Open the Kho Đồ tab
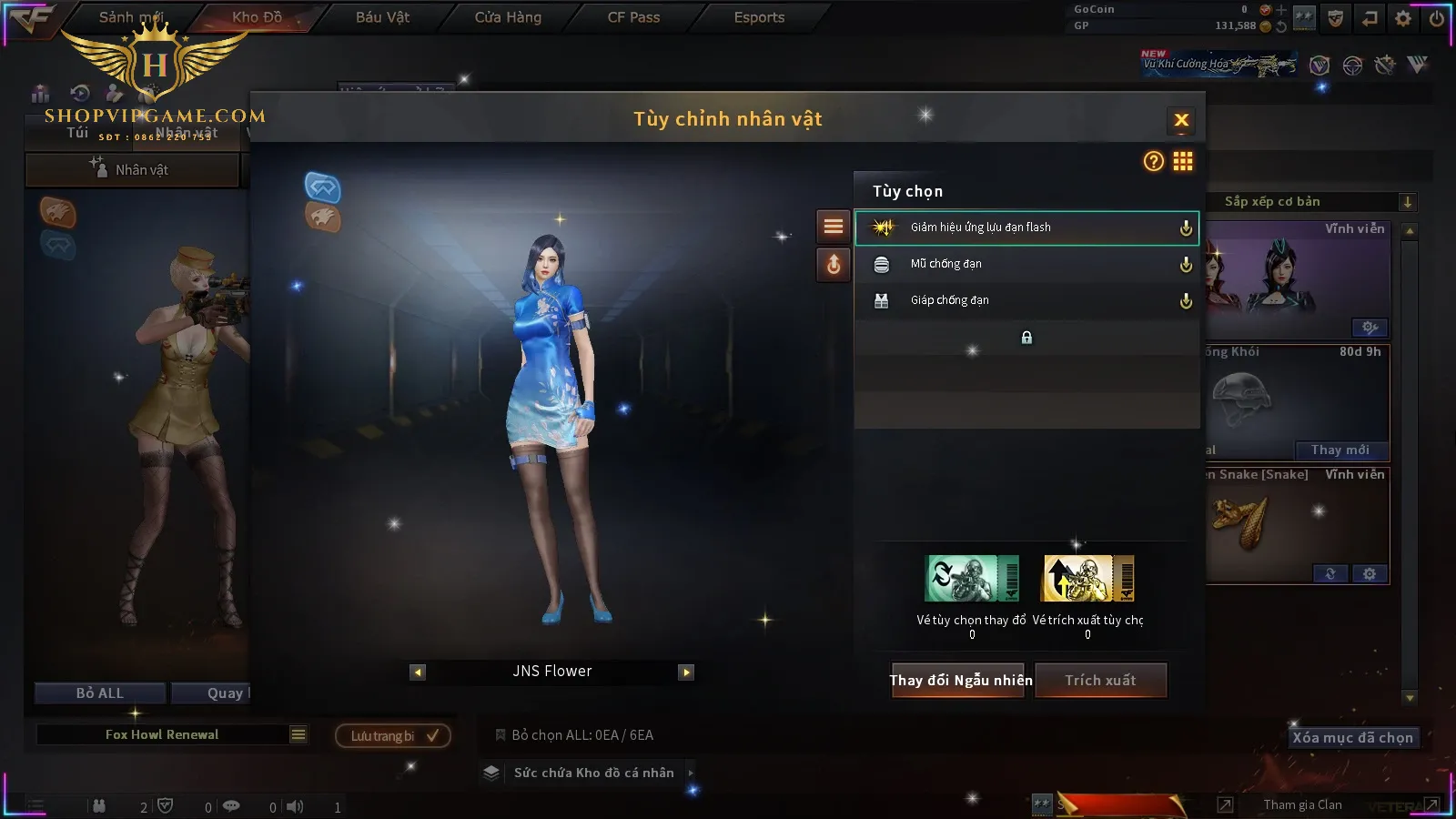This screenshot has height=819, width=1456. (257, 17)
